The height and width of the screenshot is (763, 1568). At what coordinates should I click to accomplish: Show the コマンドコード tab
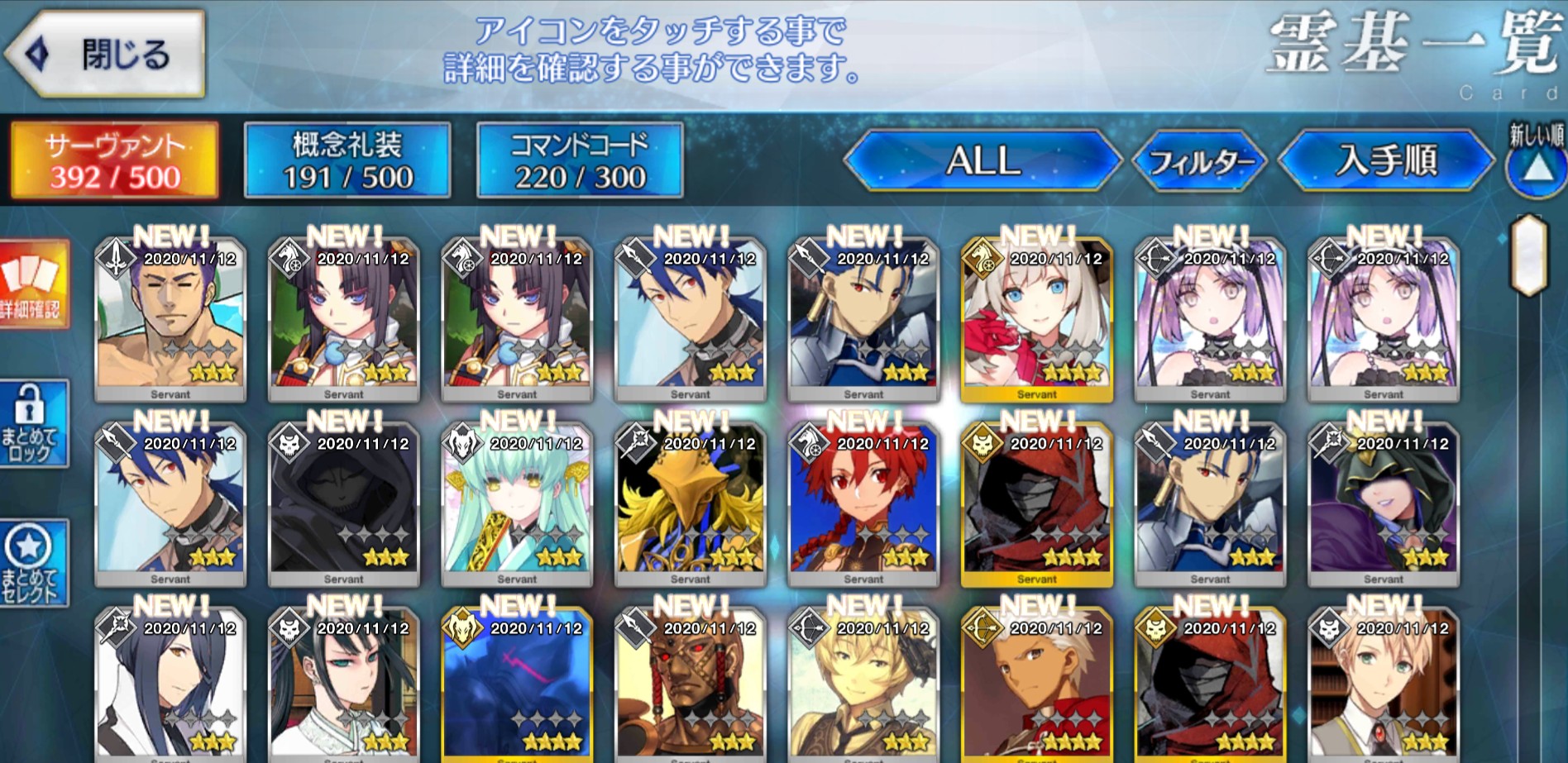580,160
